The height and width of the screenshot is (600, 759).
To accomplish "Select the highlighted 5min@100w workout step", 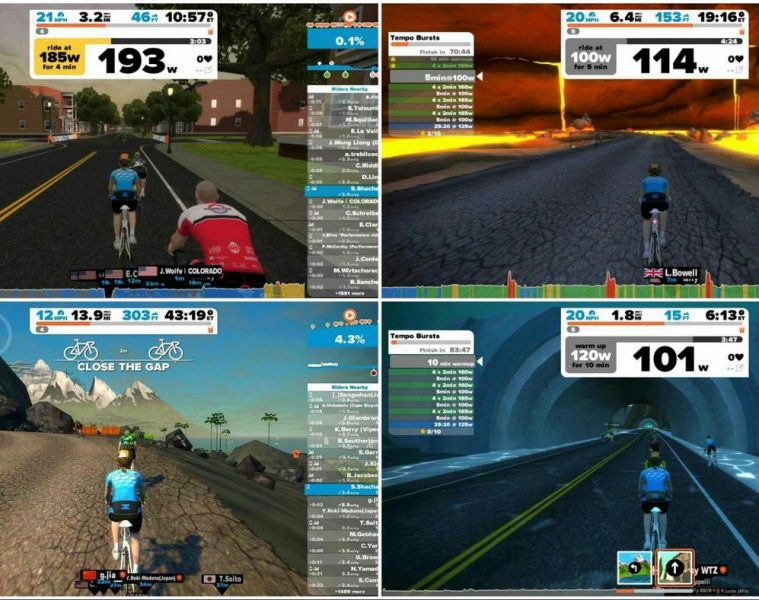I will point(432,76).
